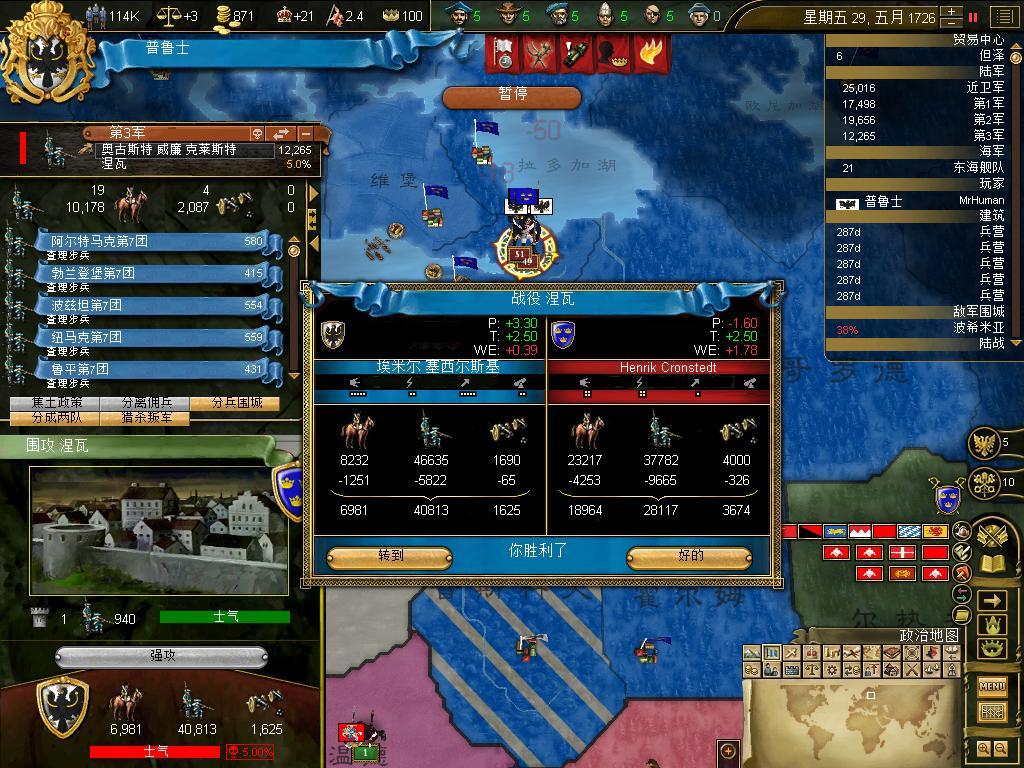Minimize the 第3军 army panel
1024x768 pixels.
click(306, 133)
